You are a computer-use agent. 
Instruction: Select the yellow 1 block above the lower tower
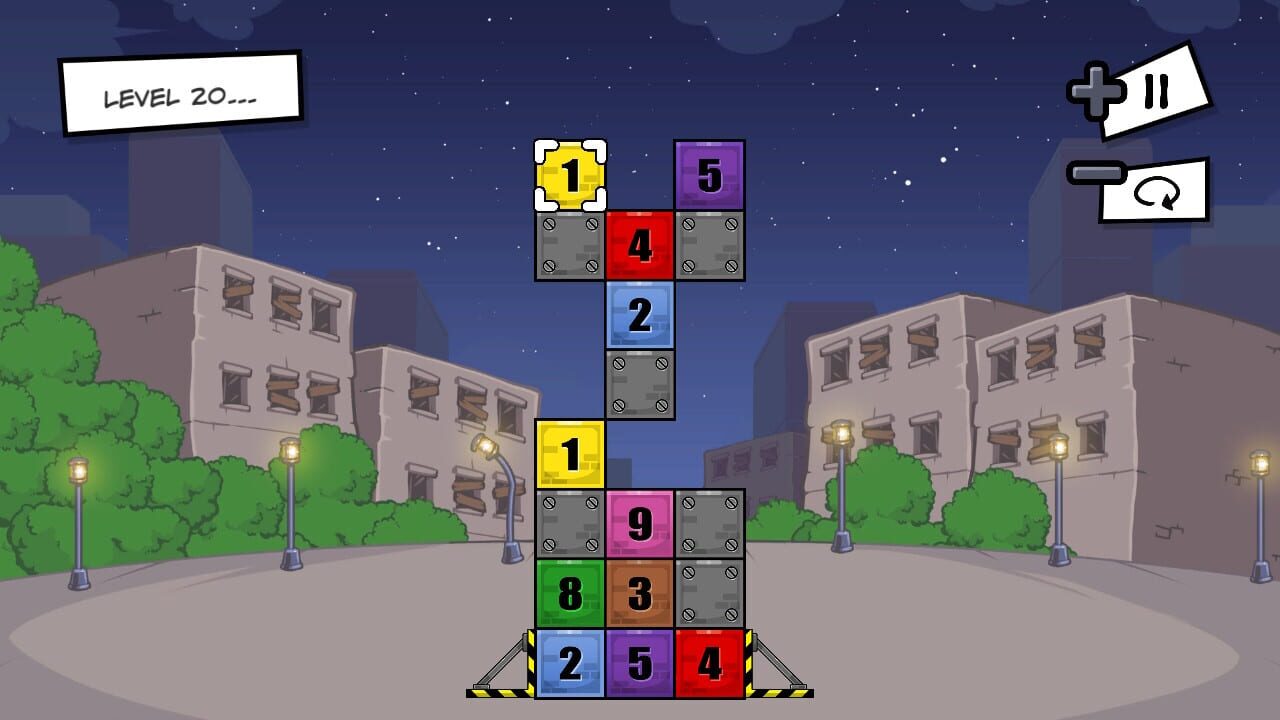coord(570,454)
